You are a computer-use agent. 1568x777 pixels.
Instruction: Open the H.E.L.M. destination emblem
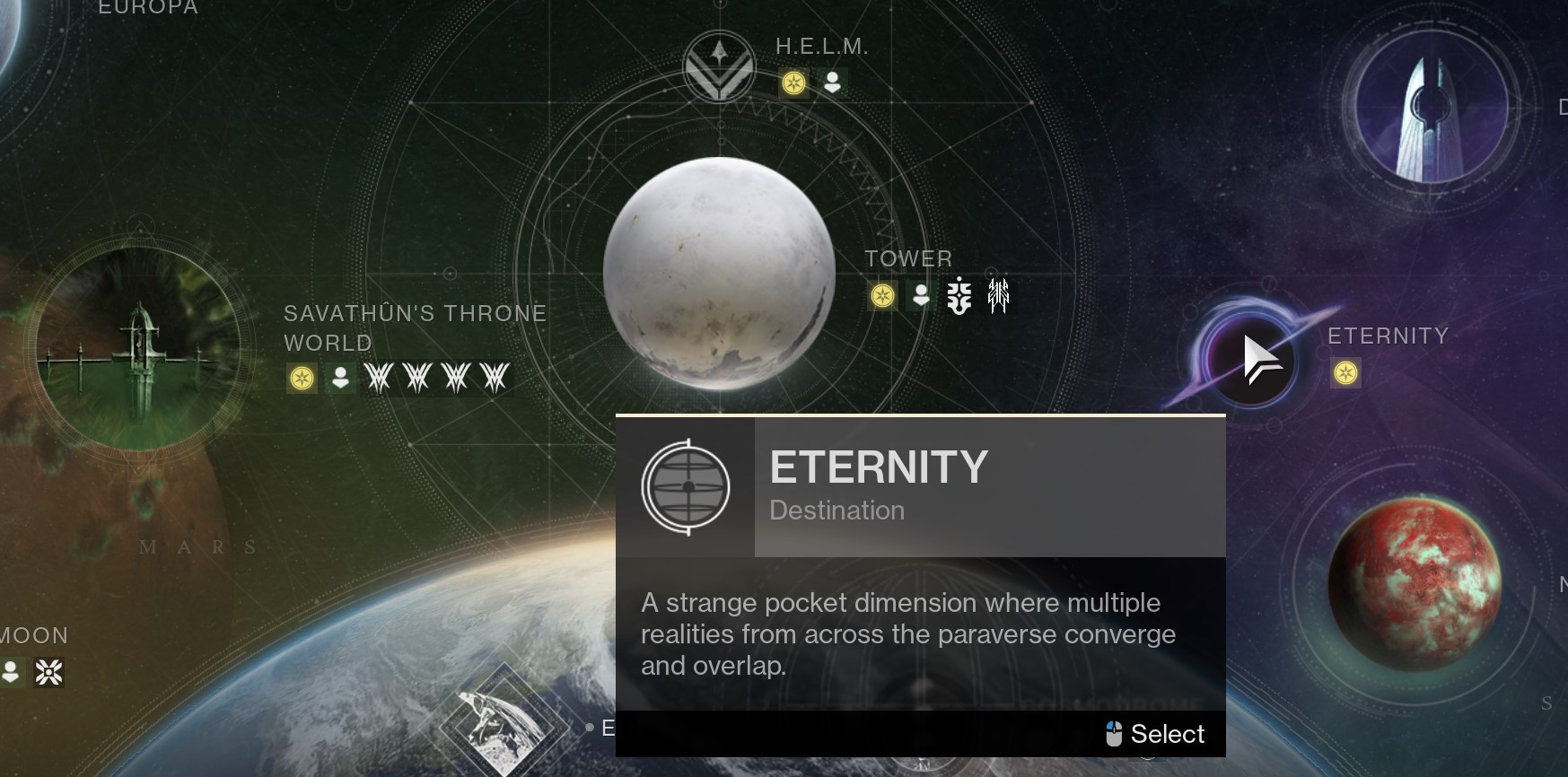point(719,67)
